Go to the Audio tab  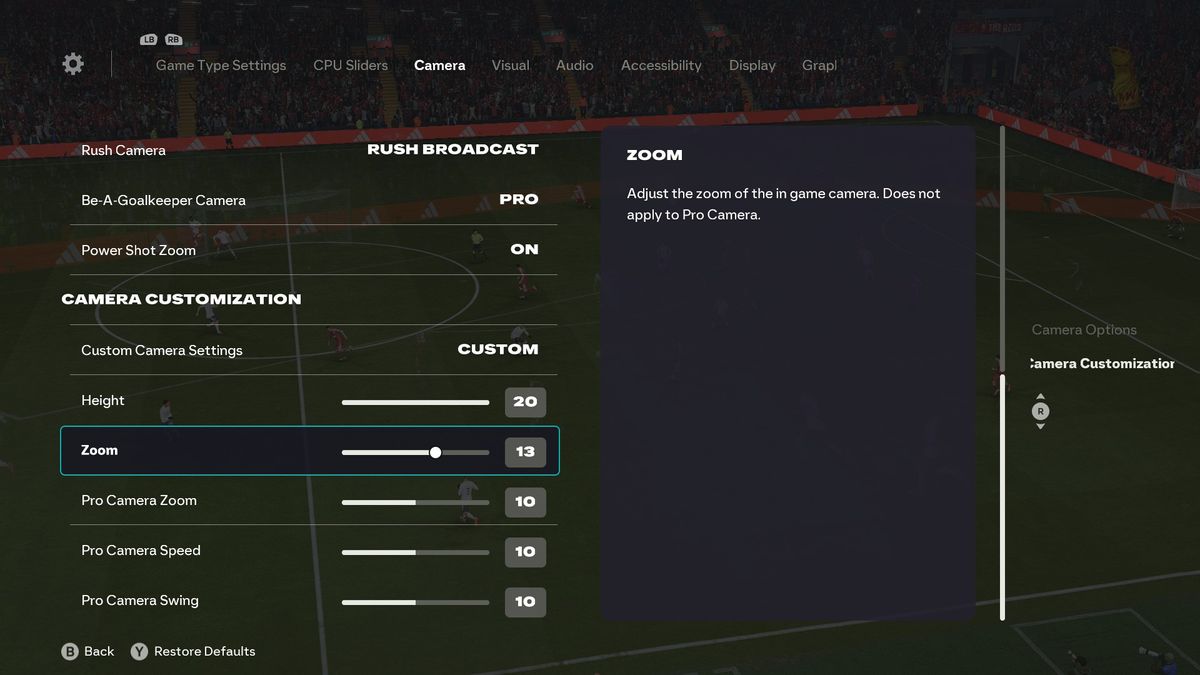(x=574, y=65)
